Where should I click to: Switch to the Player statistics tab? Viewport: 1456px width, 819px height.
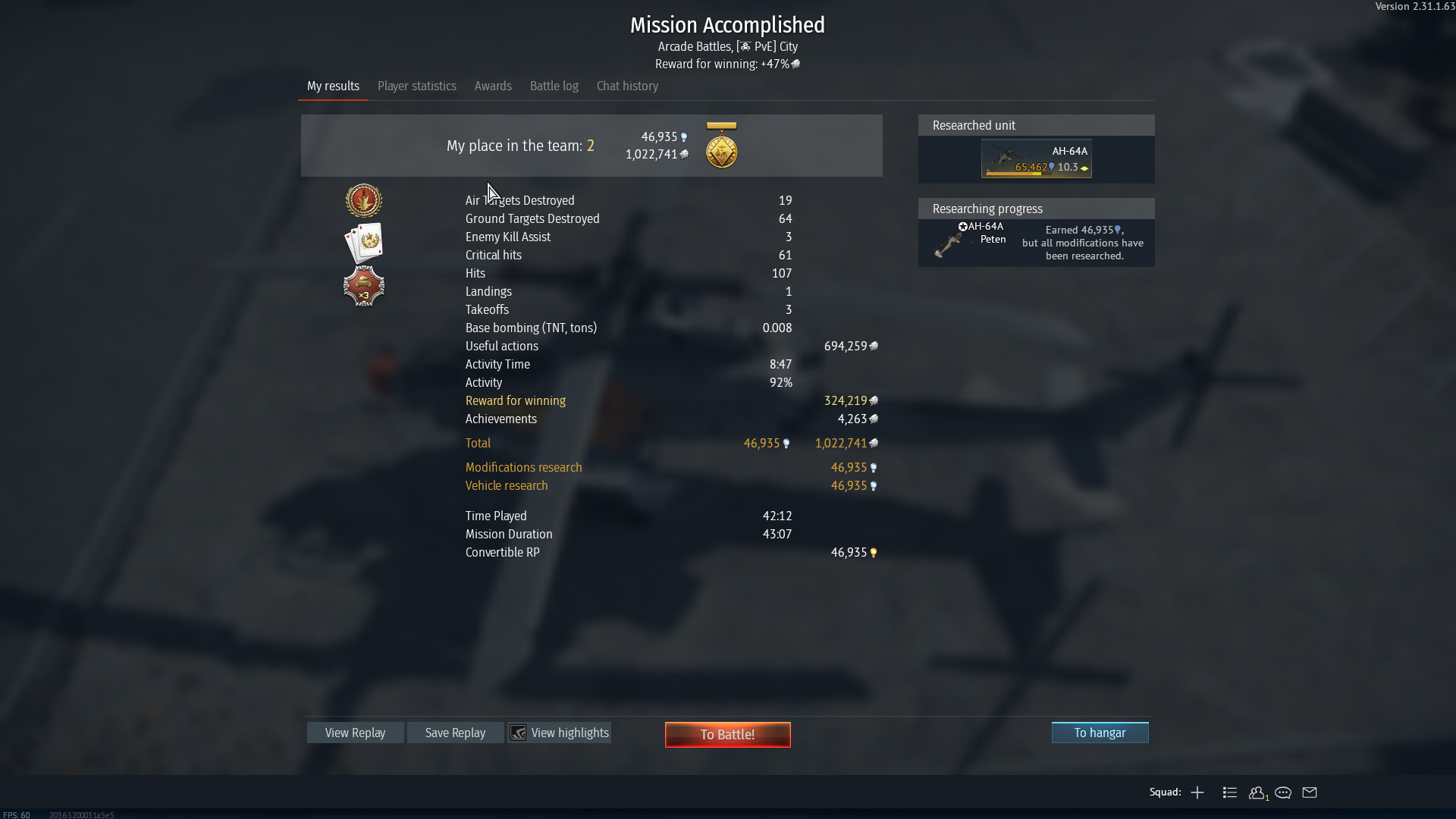(416, 86)
